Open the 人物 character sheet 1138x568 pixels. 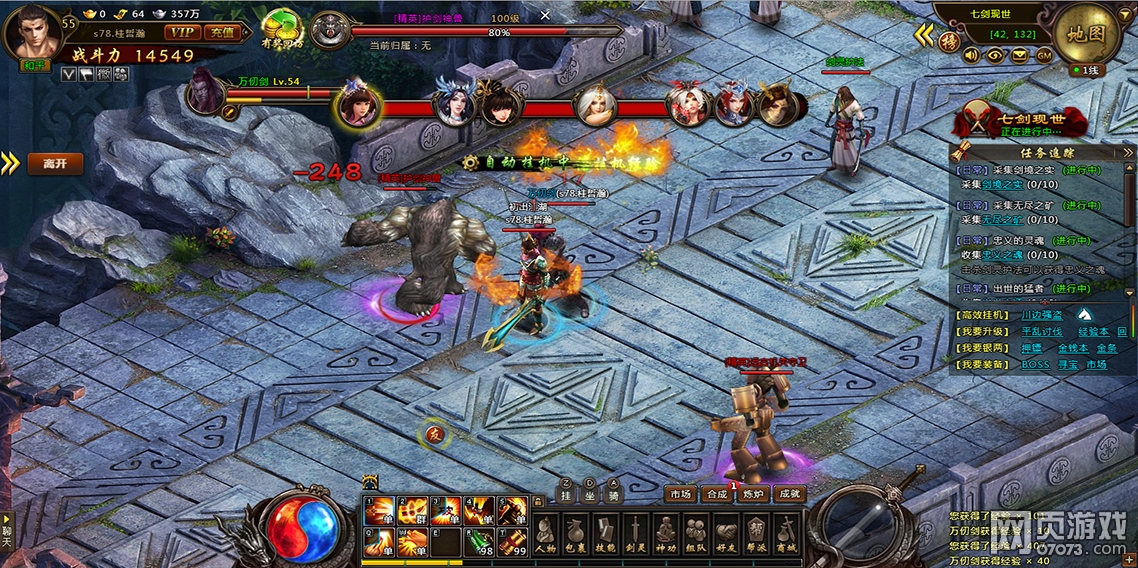545,534
